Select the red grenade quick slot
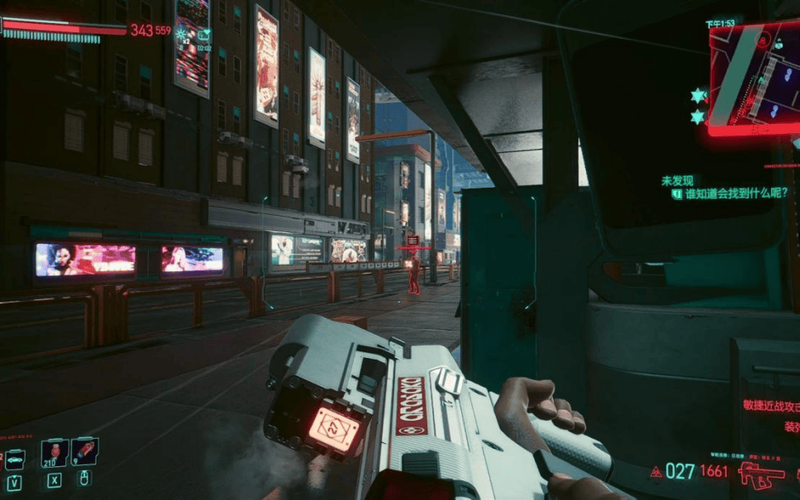This screenshot has height=500, width=800. tap(85, 452)
